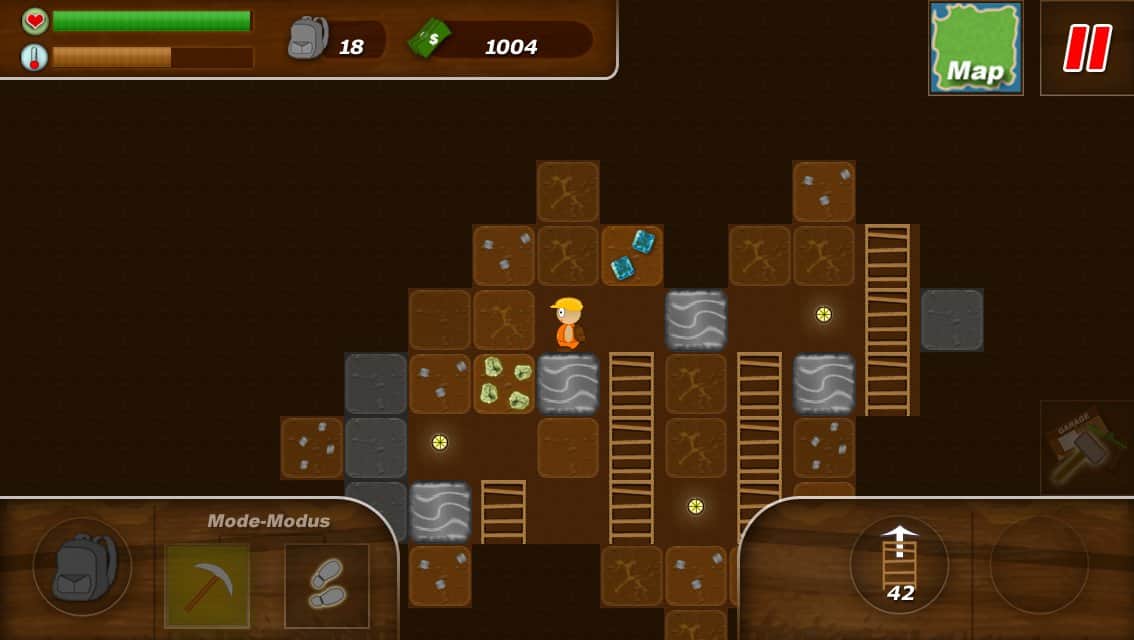Screen dimensions: 1134x640
Task: Place a ladder using the ladder button
Action: click(x=900, y=565)
